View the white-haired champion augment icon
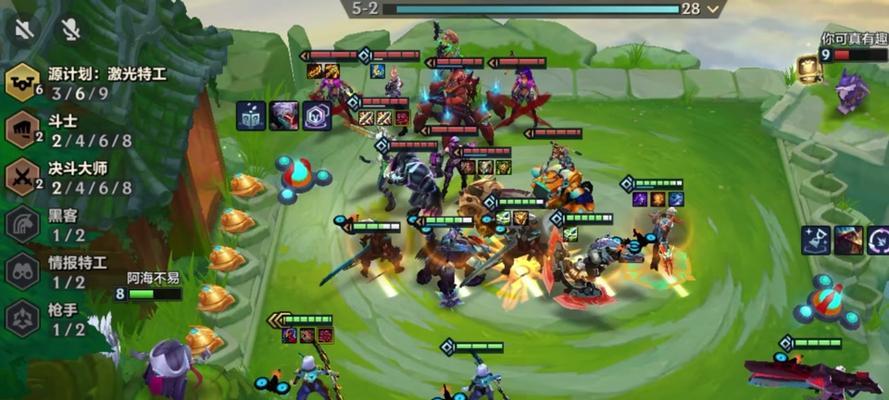 pyautogui.click(x=284, y=116)
